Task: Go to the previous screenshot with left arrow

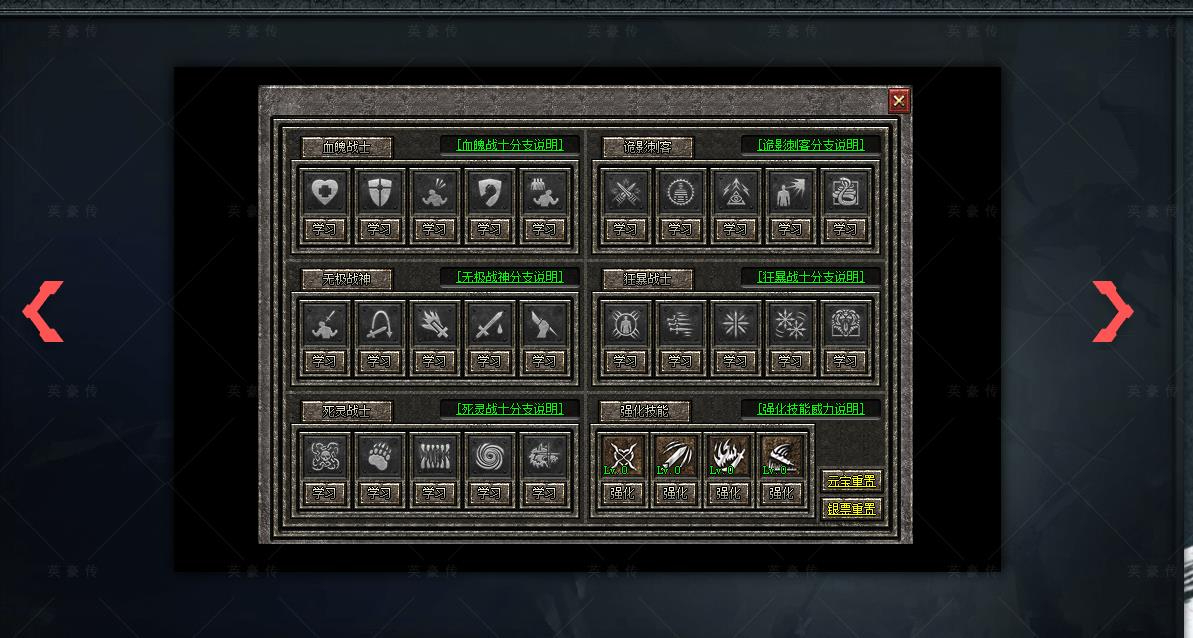Action: 43,311
